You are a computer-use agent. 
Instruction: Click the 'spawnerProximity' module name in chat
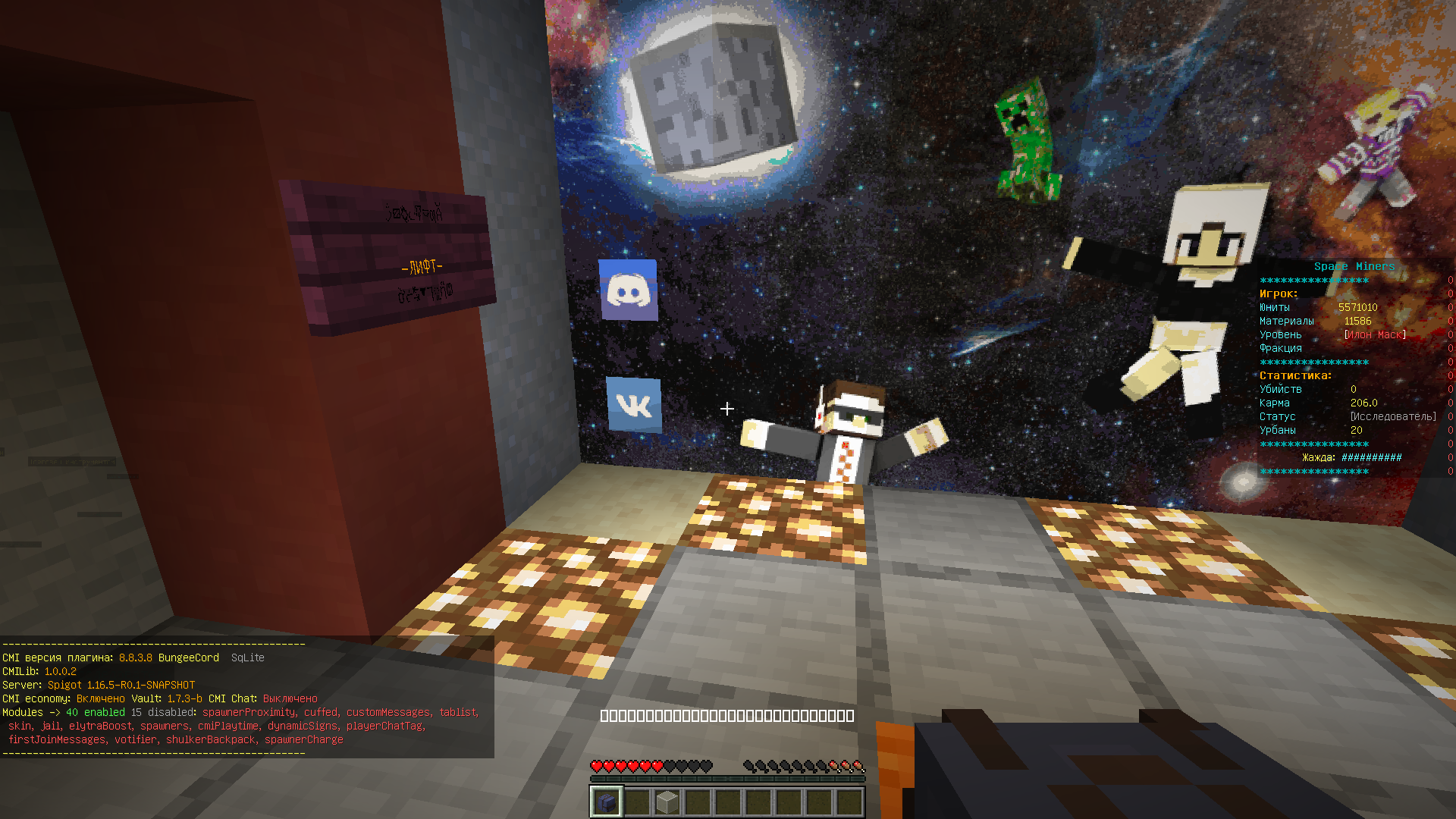(248, 712)
